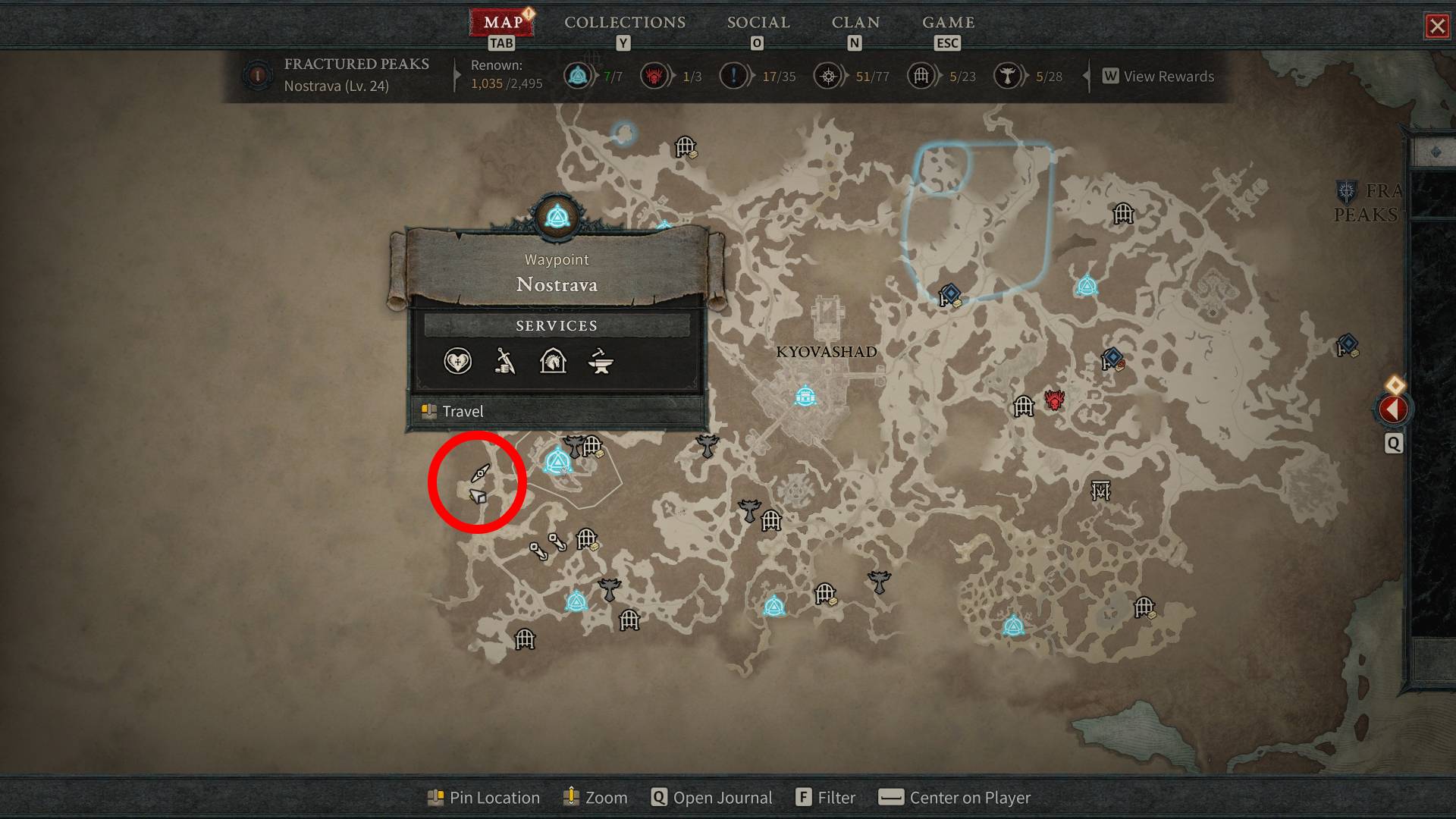The image size is (1456, 819).
Task: Click the Kyovashad waypoint icon
Action: tap(804, 395)
